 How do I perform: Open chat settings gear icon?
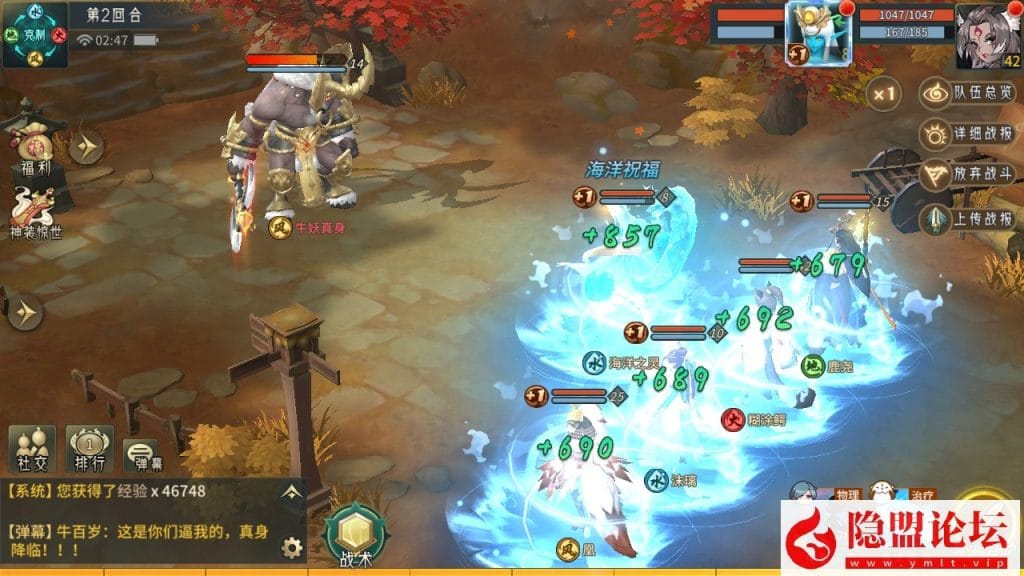292,547
